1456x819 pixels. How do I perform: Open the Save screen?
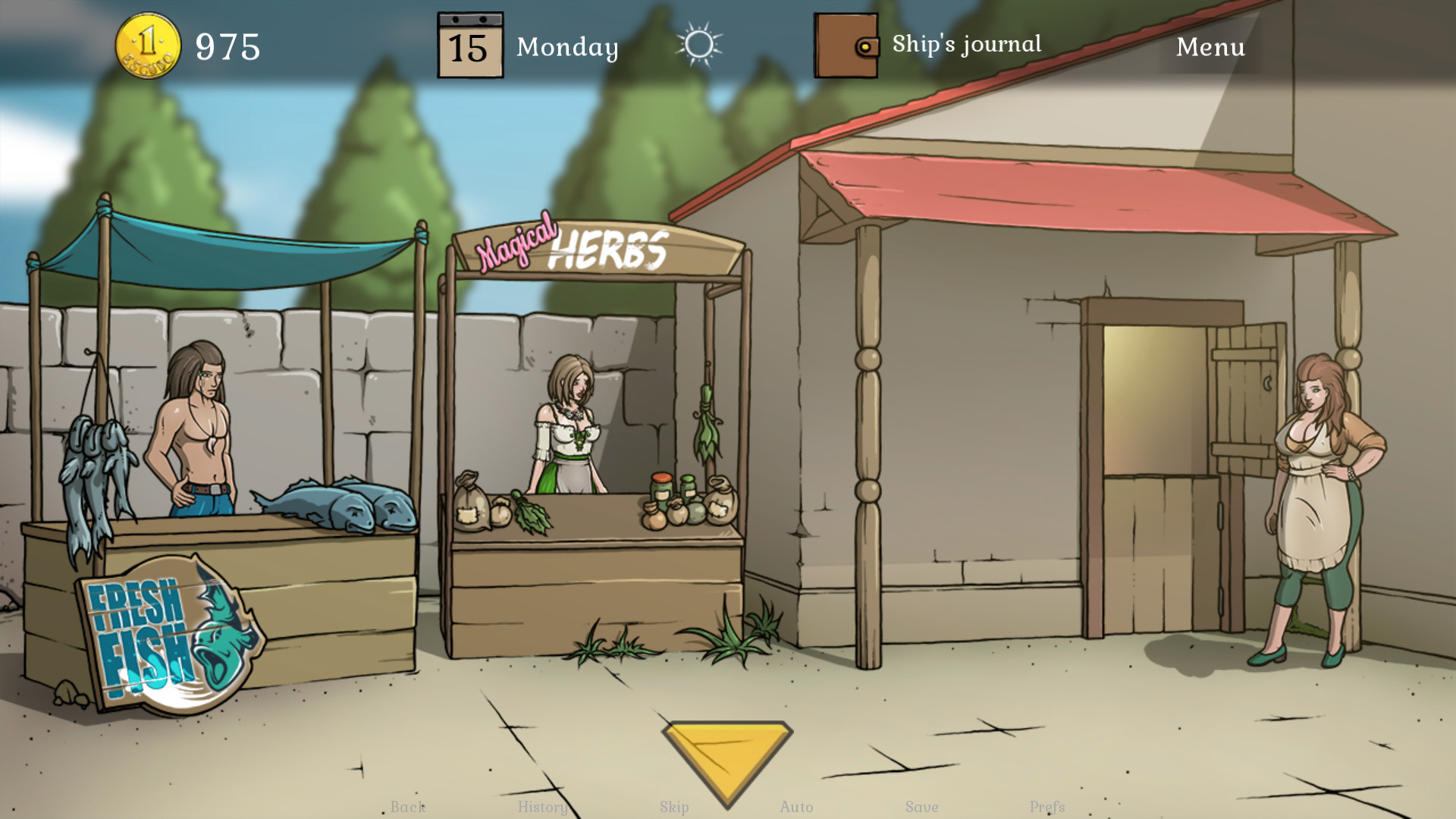pyautogui.click(x=921, y=807)
